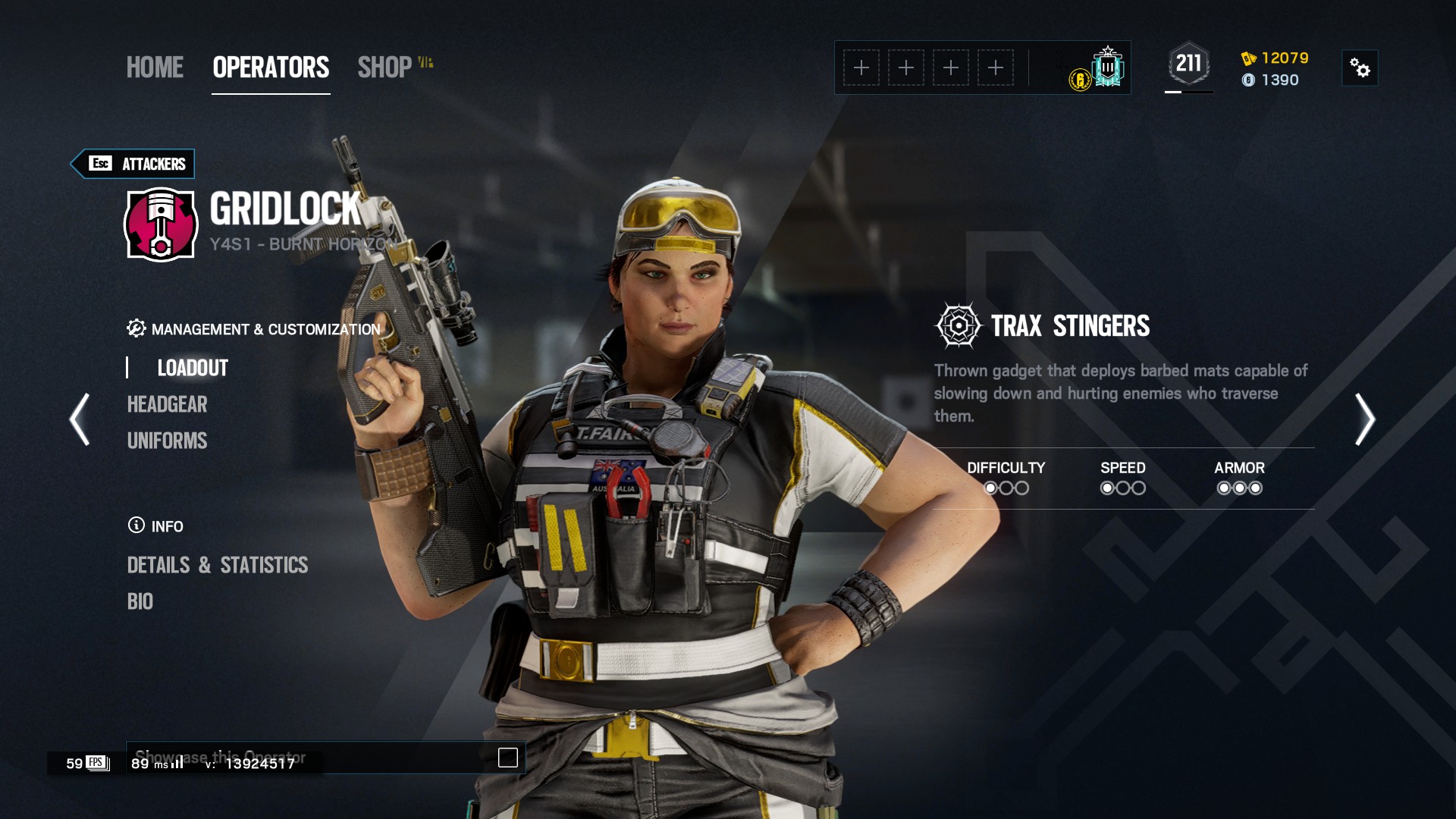
Task: Go to the Shop tab
Action: tap(385, 67)
